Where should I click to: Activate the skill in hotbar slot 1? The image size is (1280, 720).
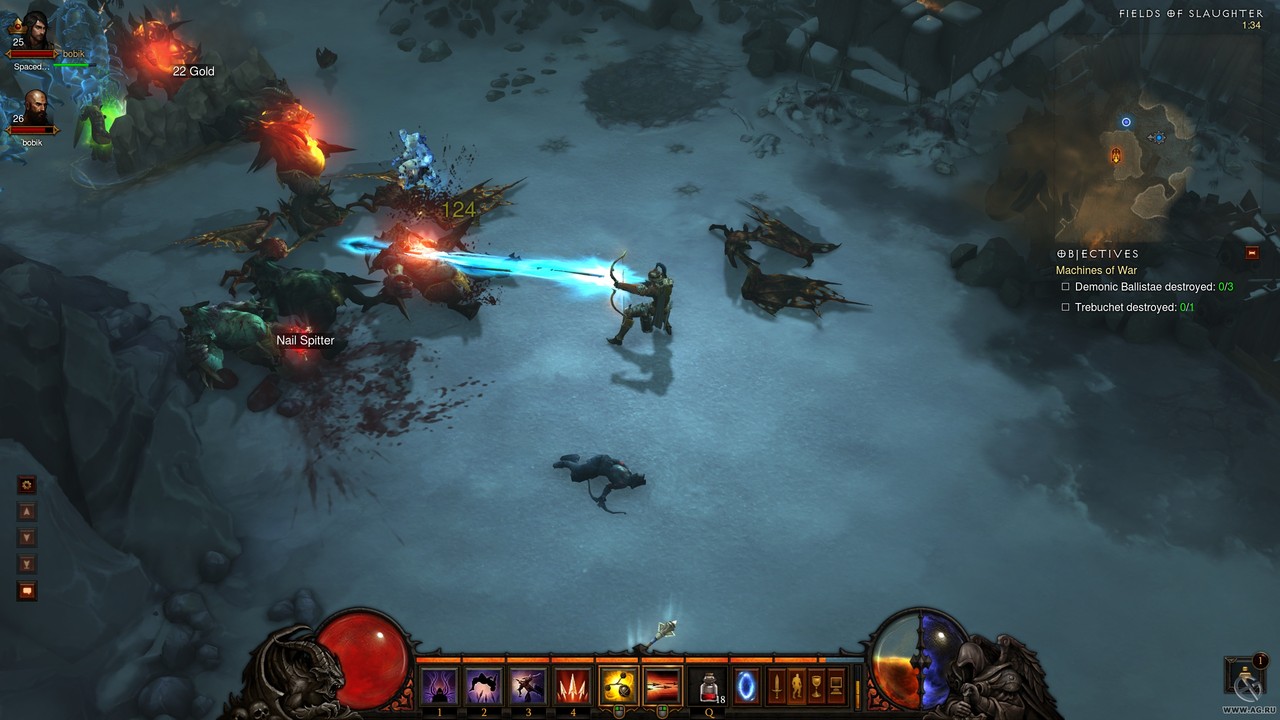point(439,686)
